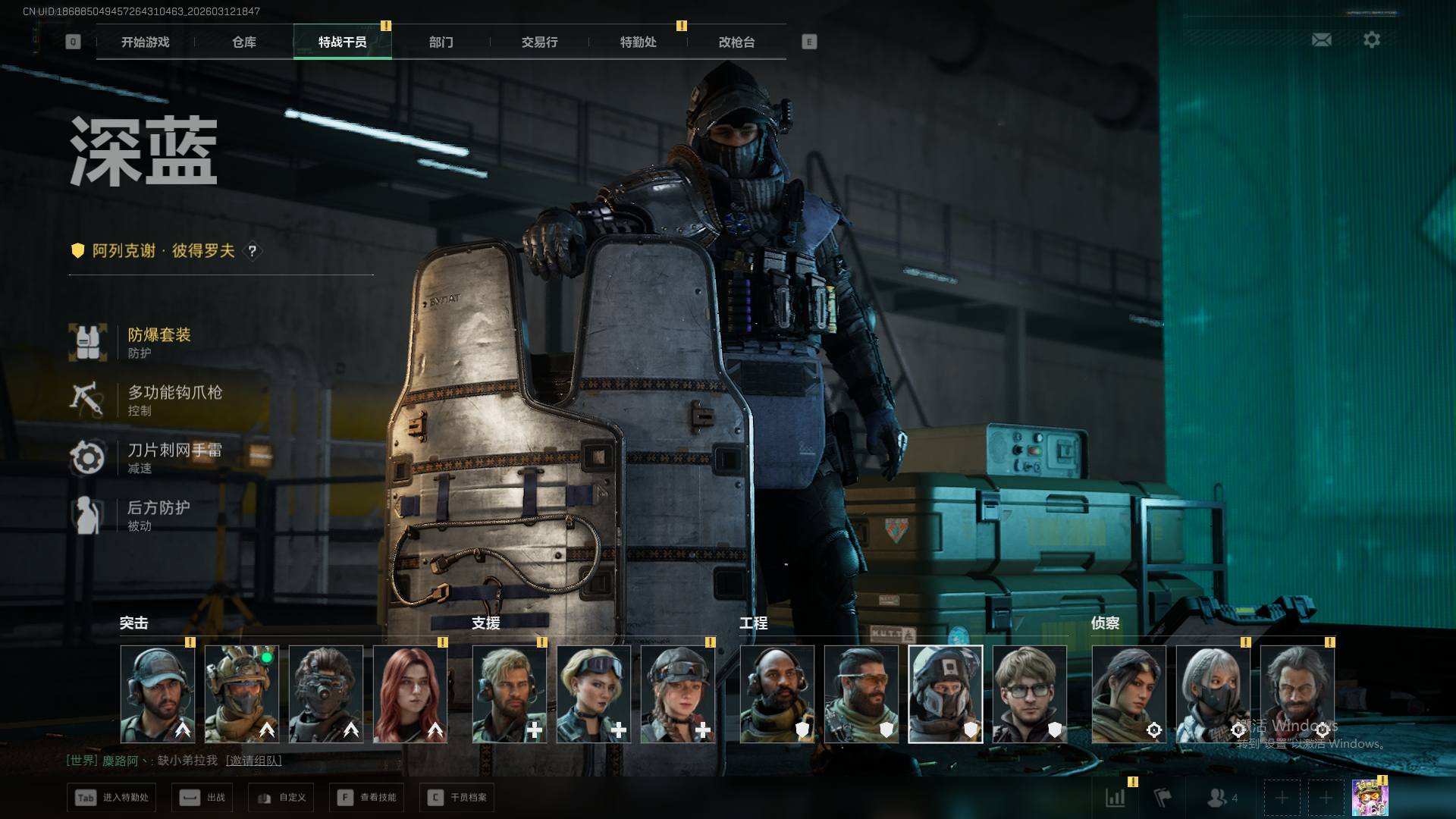
Task: Choose the blonde support operator with goggles
Action: [x=594, y=694]
